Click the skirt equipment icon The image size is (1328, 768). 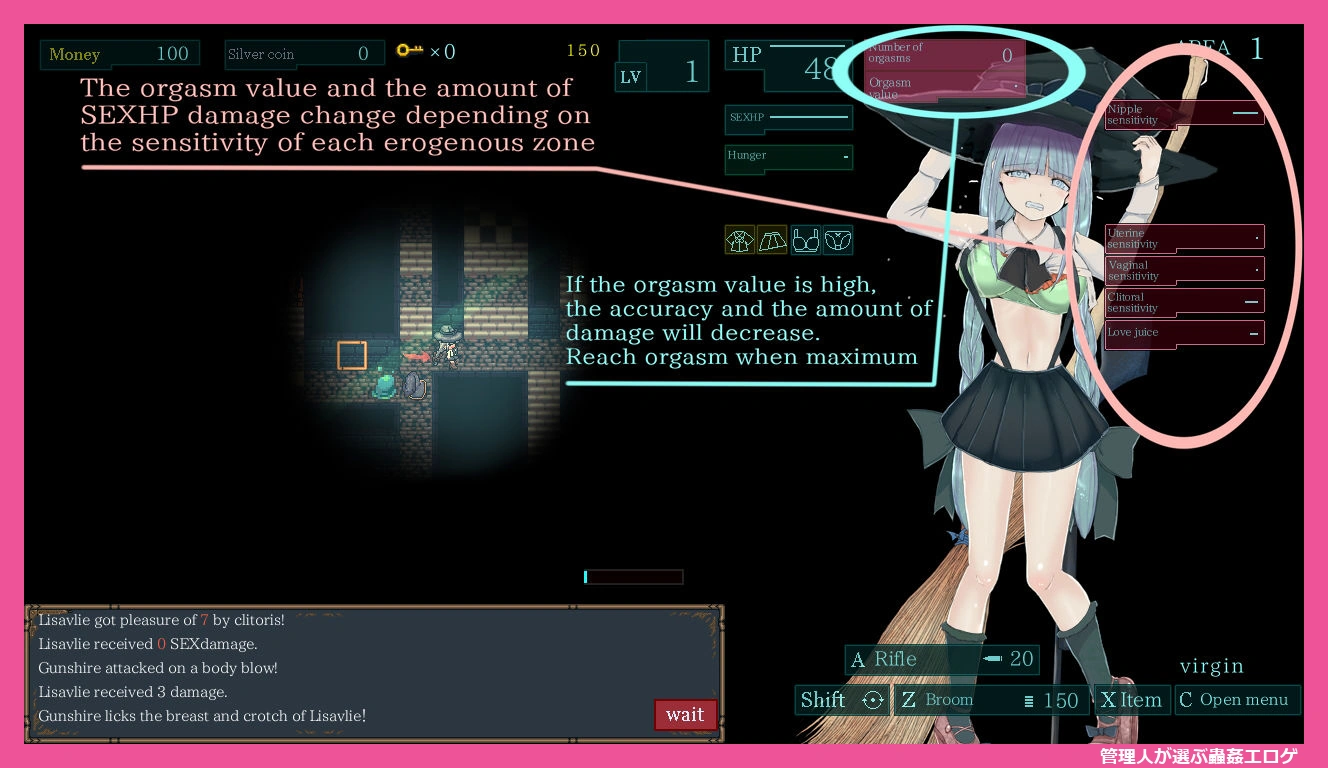pos(772,240)
